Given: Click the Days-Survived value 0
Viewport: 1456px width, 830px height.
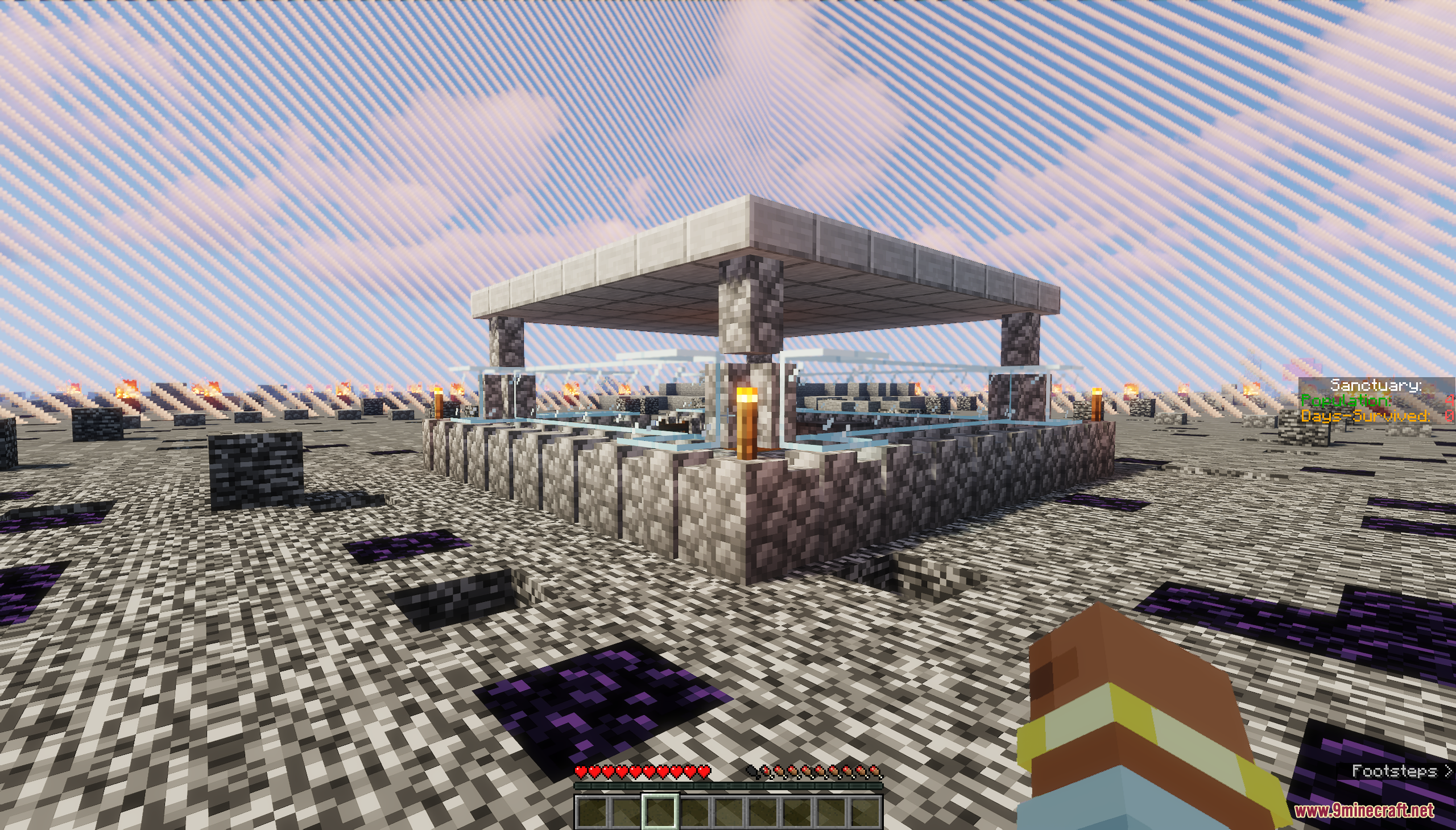Looking at the screenshot, I should tap(1451, 417).
